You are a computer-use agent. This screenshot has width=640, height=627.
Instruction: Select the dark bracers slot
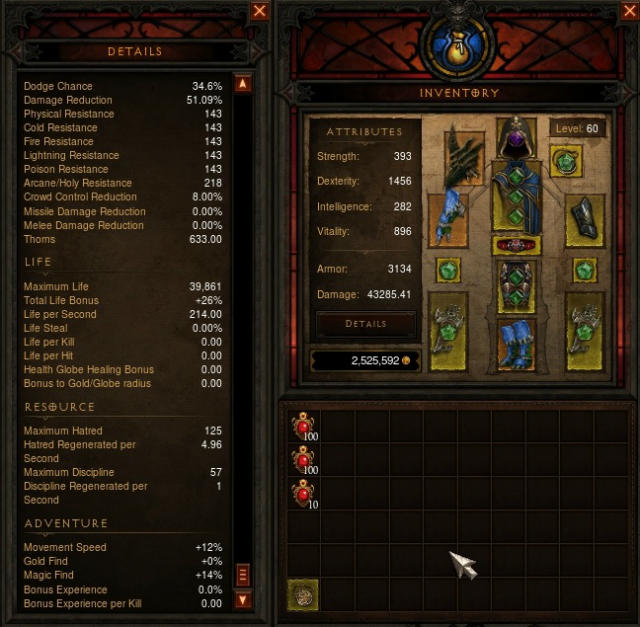click(x=584, y=220)
